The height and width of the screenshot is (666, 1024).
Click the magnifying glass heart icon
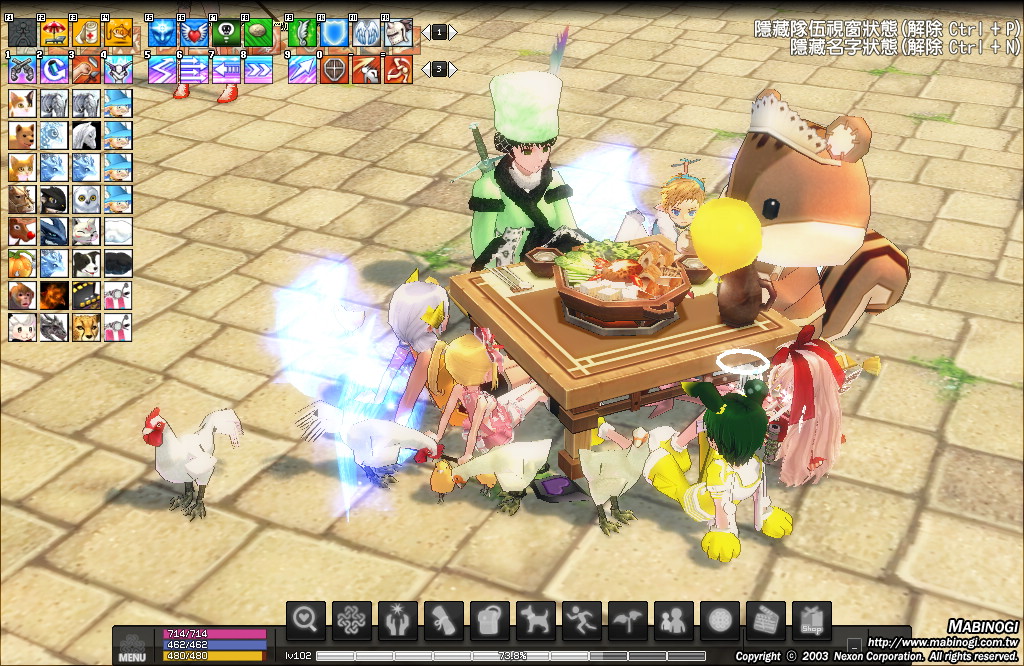(x=306, y=621)
